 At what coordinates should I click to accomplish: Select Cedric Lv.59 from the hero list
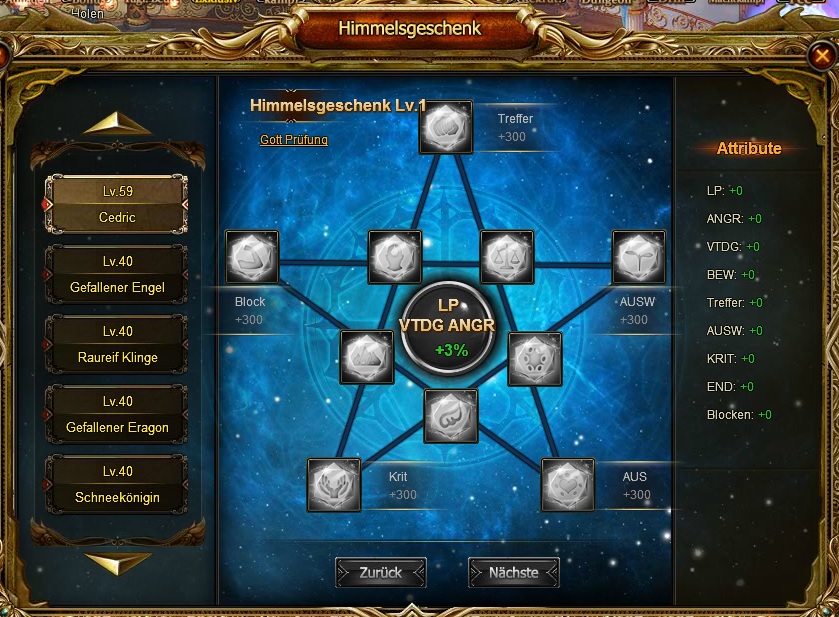coord(117,204)
